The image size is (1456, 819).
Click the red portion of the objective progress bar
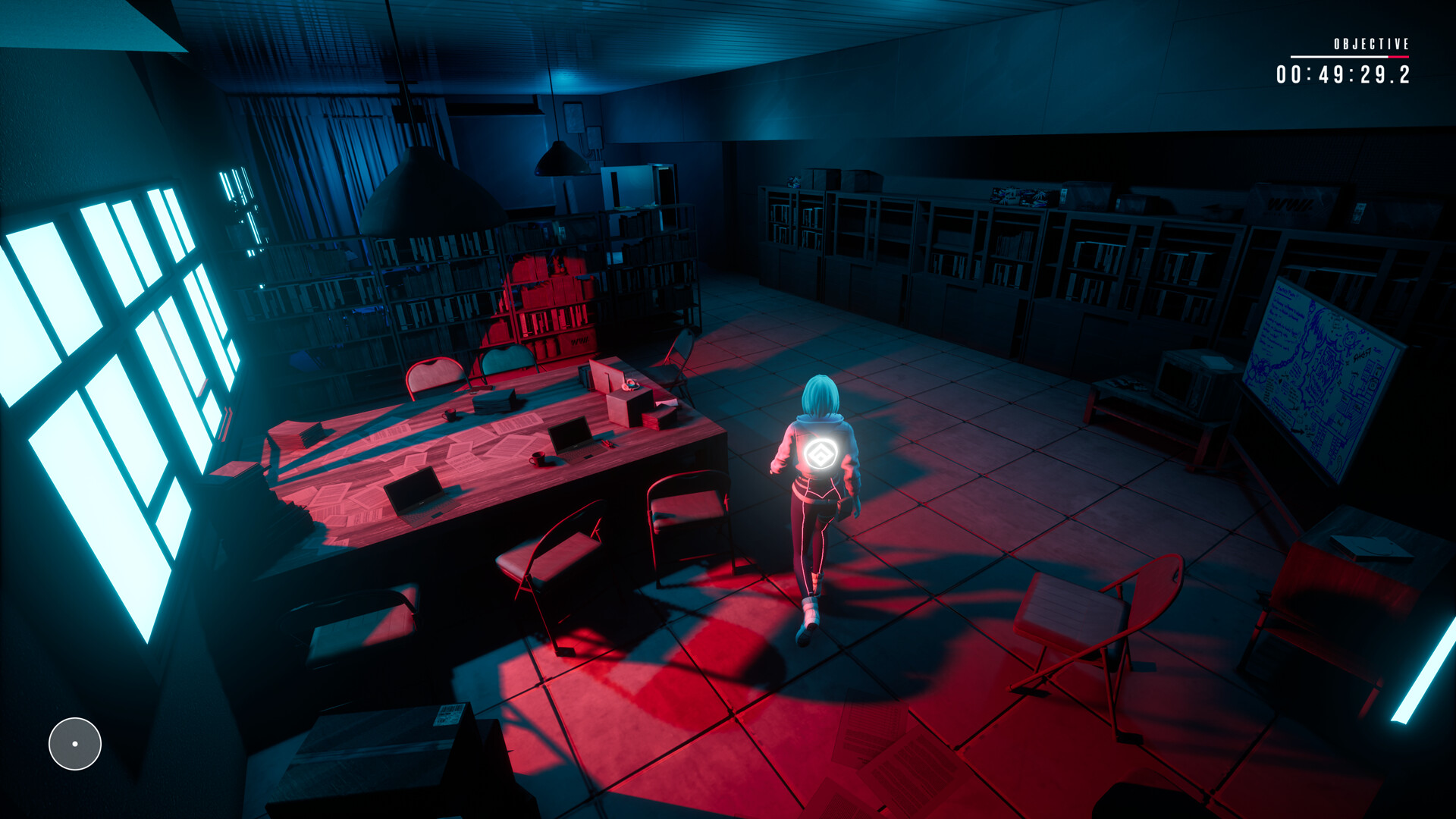[1398, 57]
